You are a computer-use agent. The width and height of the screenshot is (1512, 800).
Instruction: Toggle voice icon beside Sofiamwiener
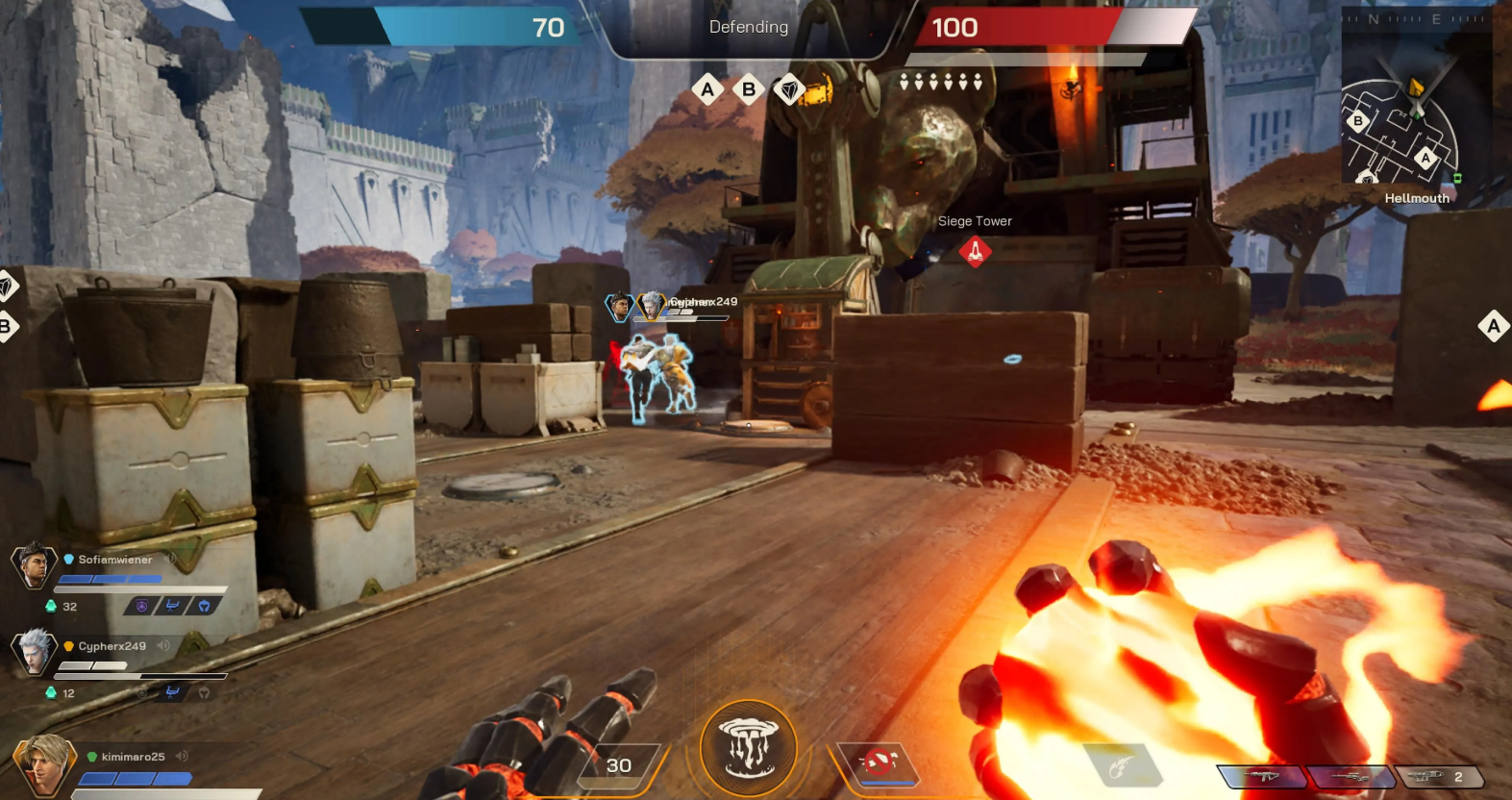(x=170, y=559)
